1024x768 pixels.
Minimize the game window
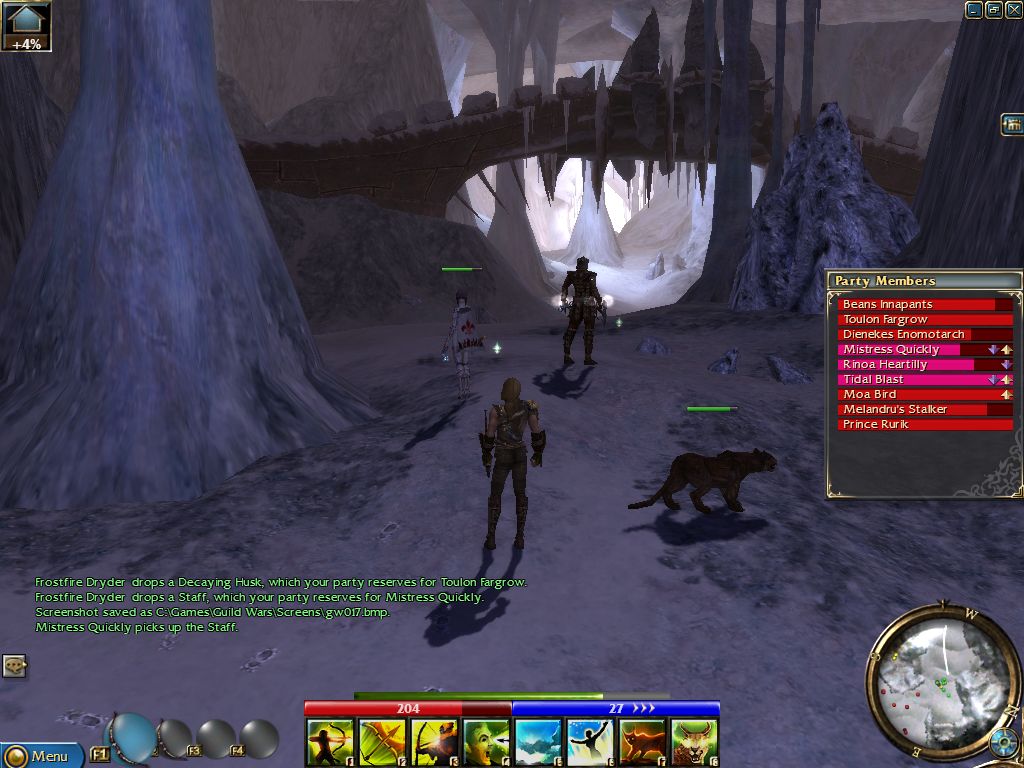tap(973, 10)
